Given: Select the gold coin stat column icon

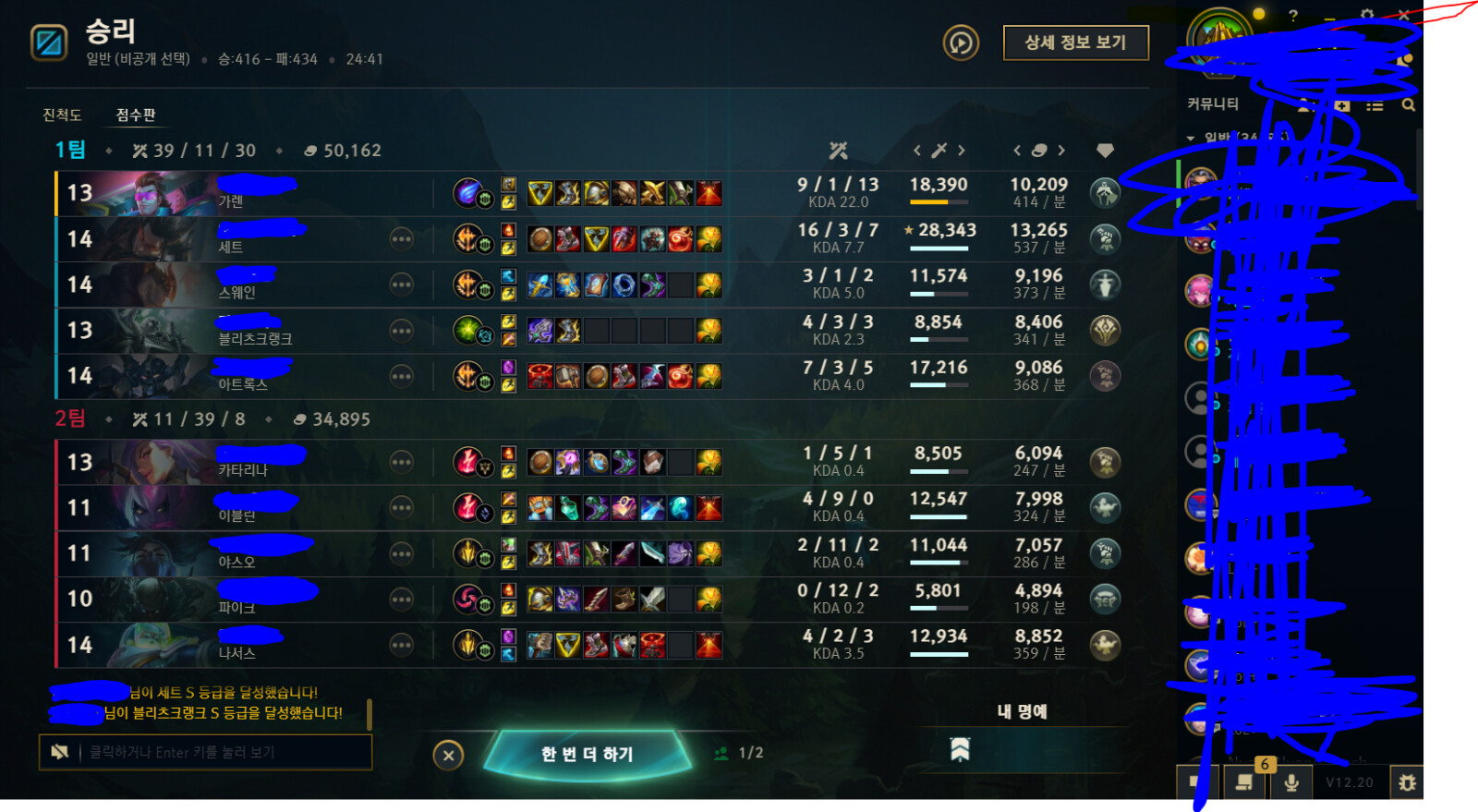Looking at the screenshot, I should (x=1039, y=150).
